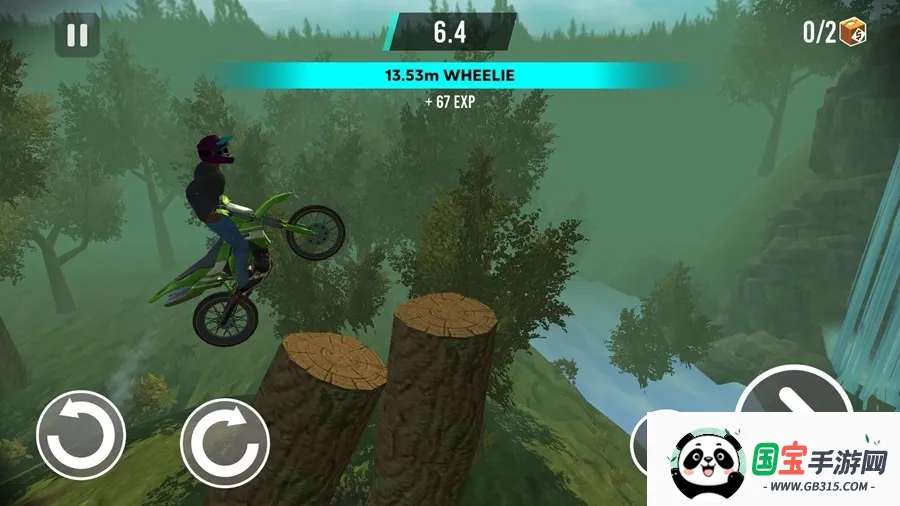Tap the lean forward clockwise arrow button
This screenshot has height=506, width=900.
point(225,442)
